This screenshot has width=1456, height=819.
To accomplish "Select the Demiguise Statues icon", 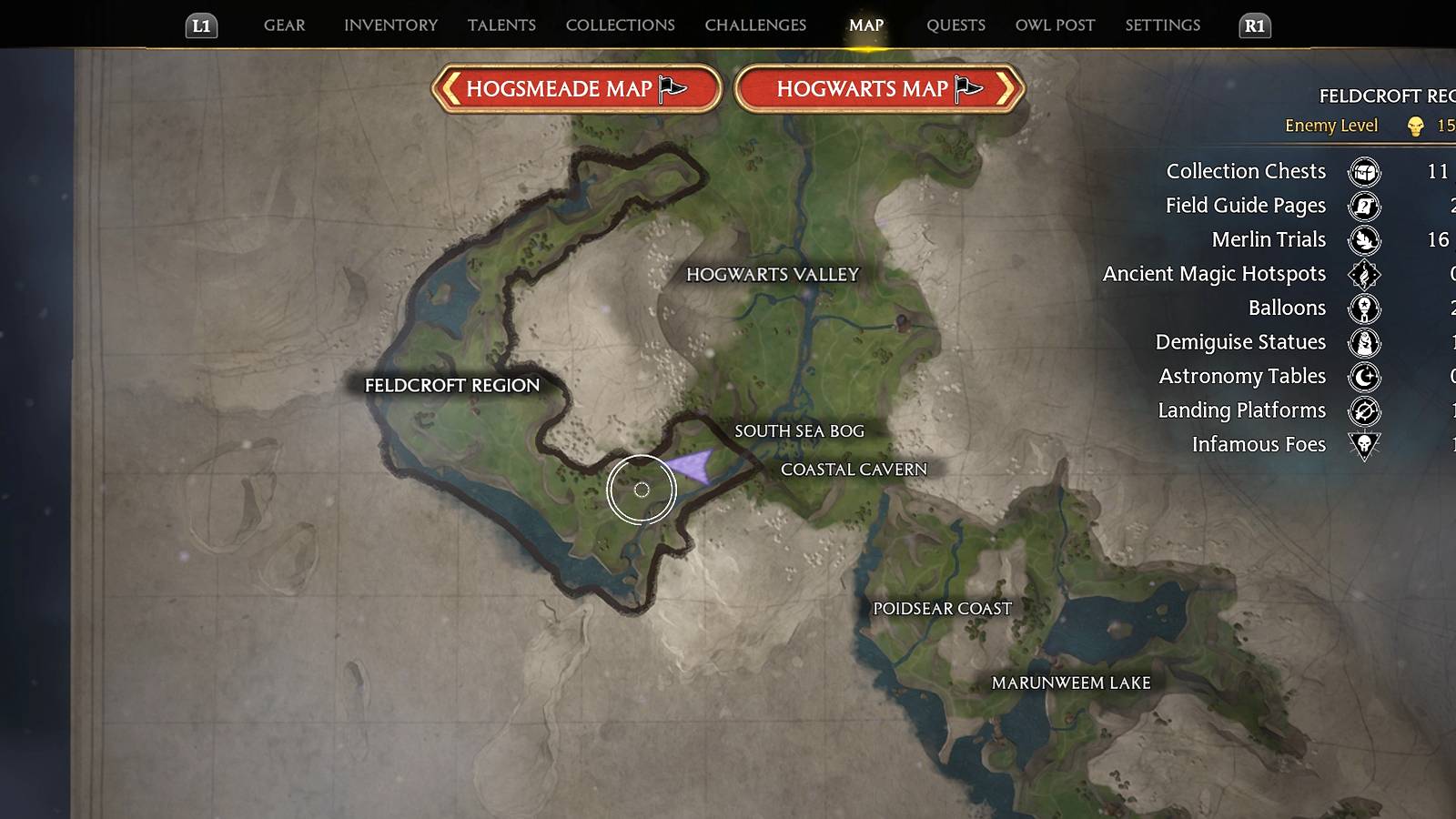I will point(1365,342).
